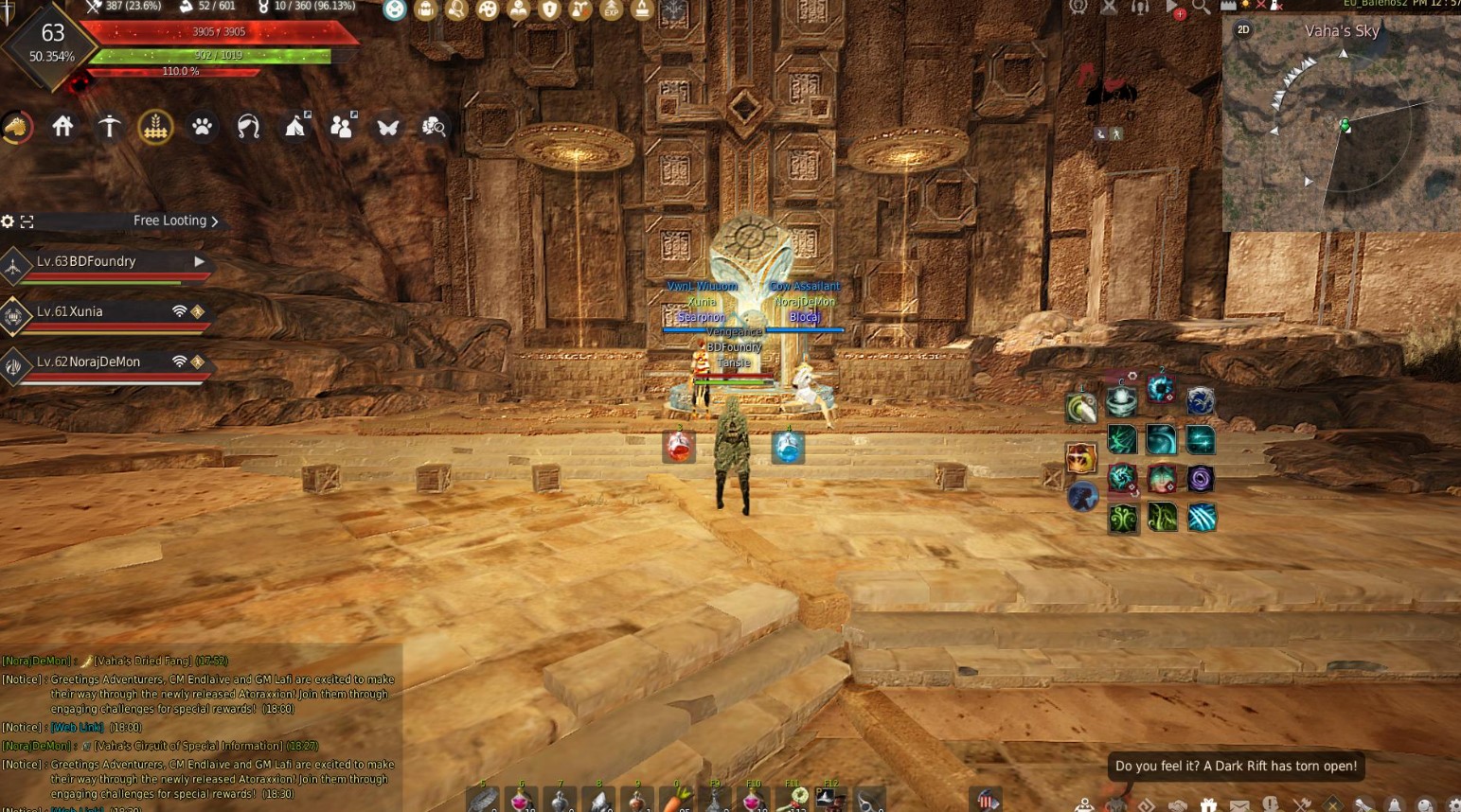Use the blue mana potion slot

(x=788, y=447)
